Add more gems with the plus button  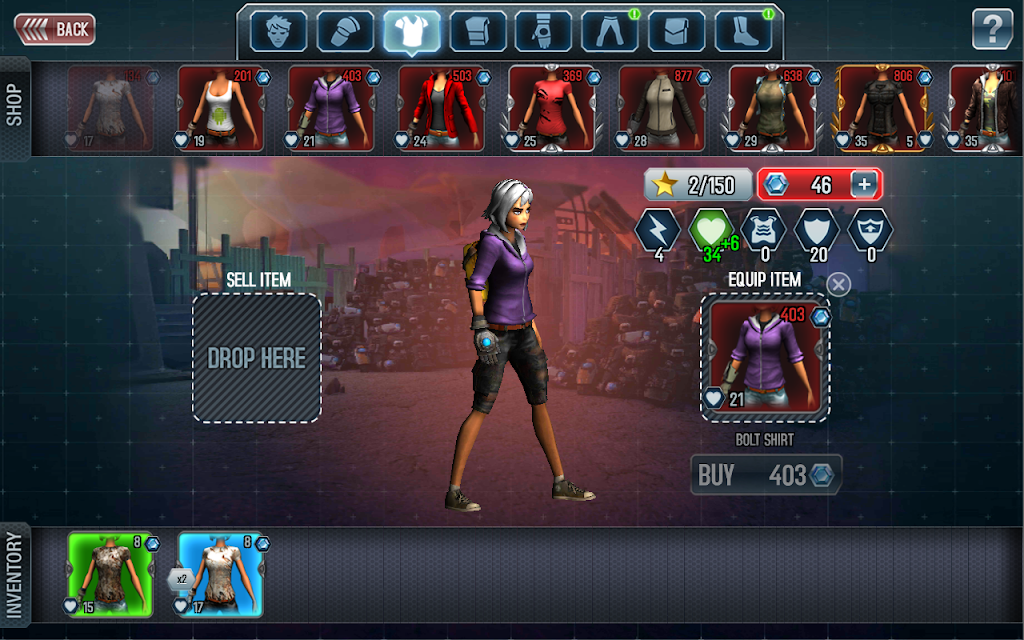click(x=864, y=184)
